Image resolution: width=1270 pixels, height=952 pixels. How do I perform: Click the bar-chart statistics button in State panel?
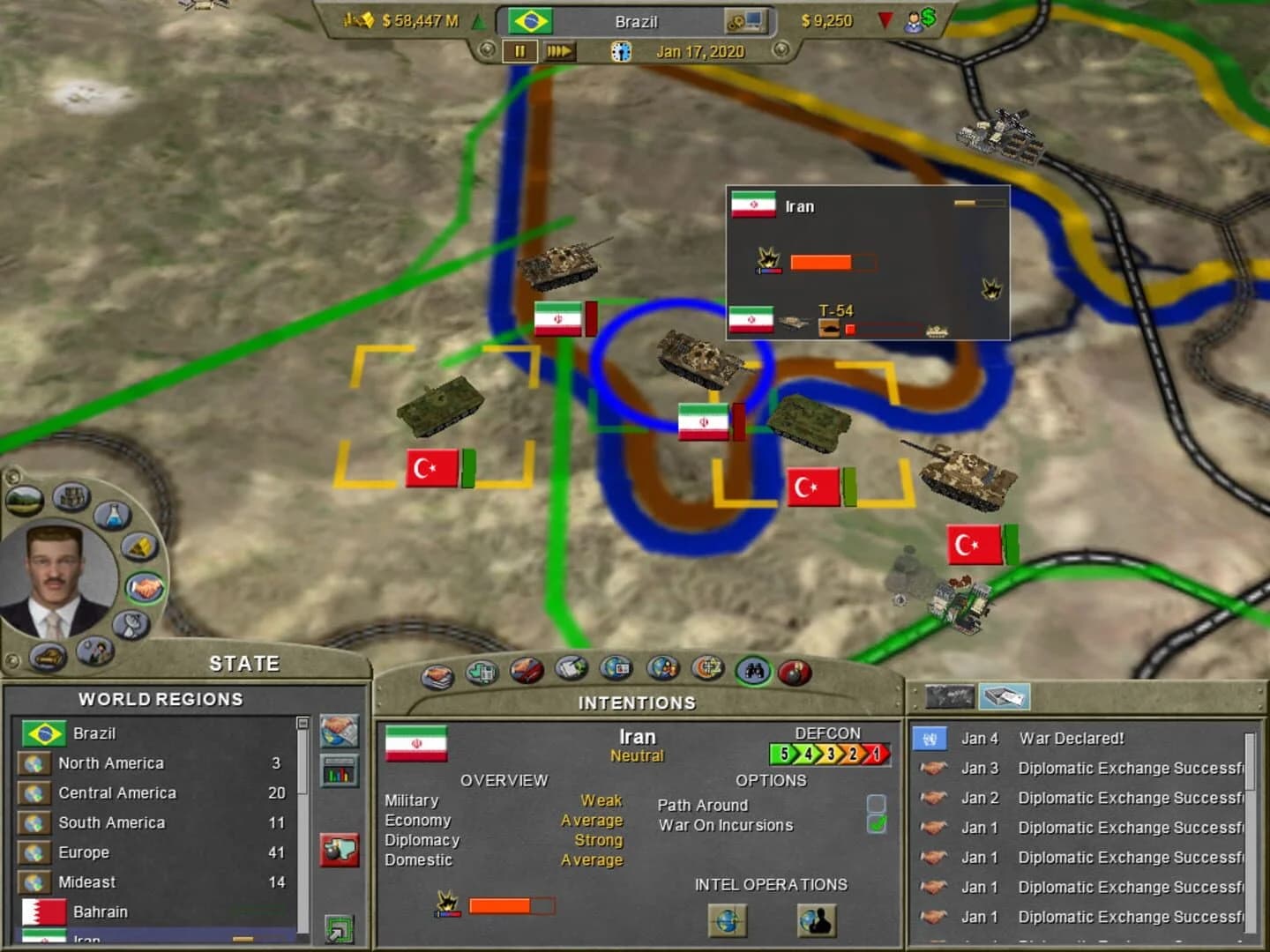click(339, 772)
